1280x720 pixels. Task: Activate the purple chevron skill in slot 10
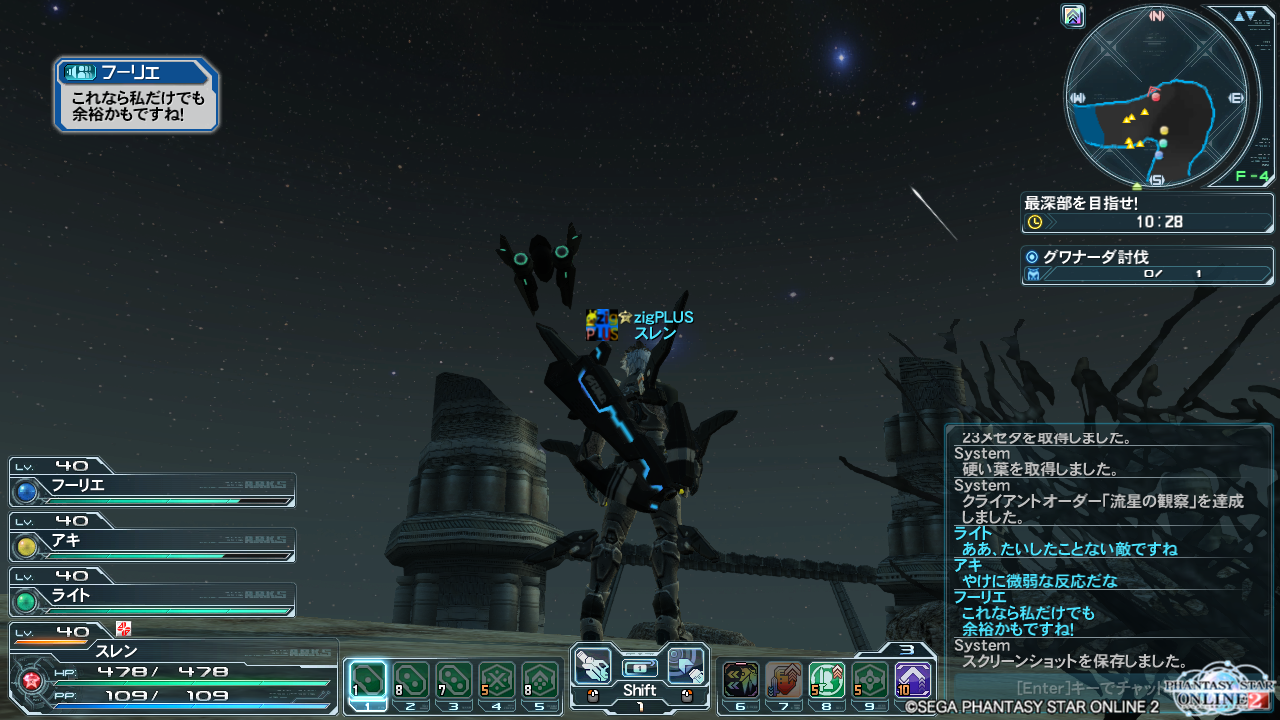(913, 682)
